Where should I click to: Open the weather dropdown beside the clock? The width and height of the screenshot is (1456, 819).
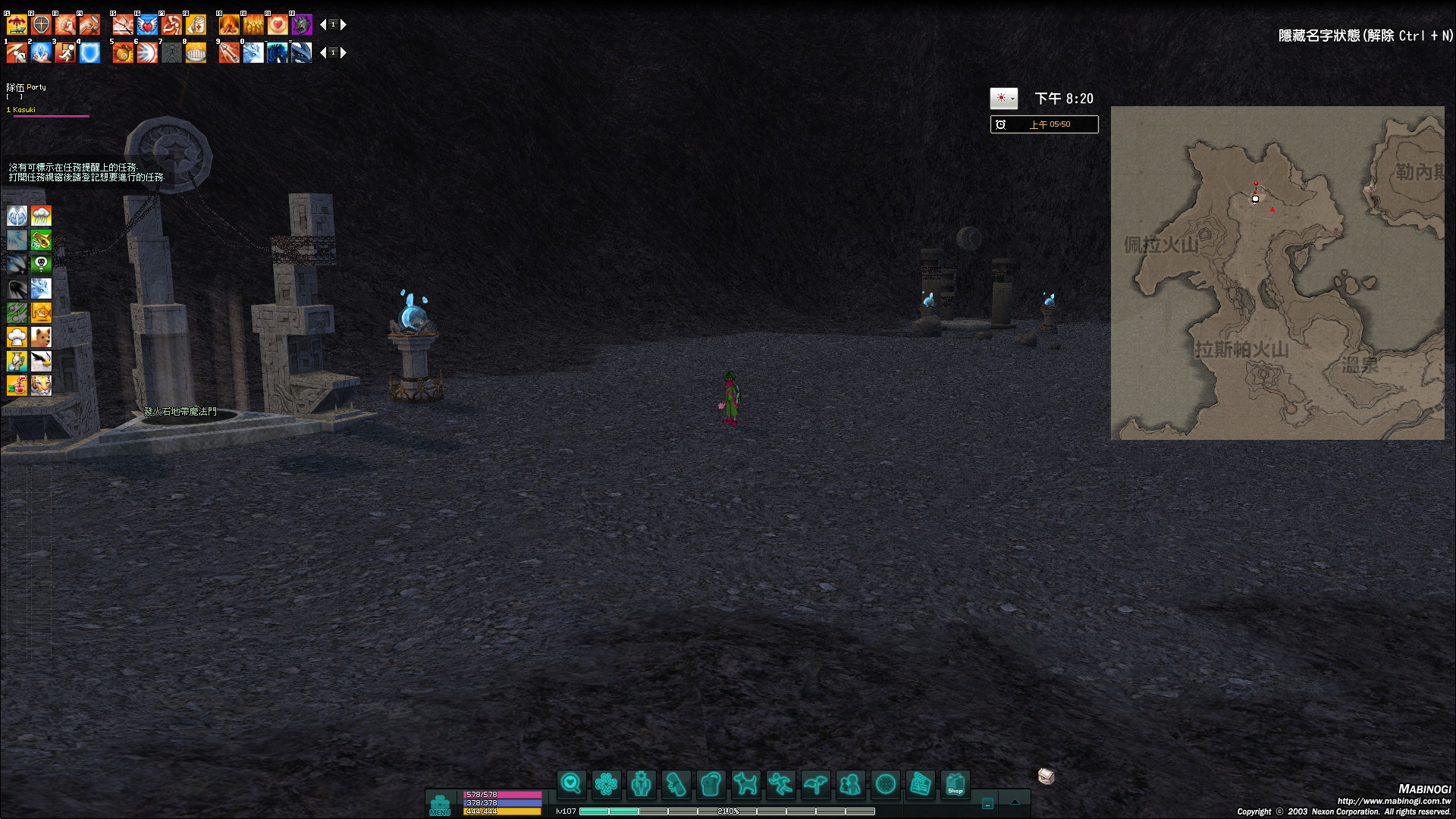point(1012,99)
